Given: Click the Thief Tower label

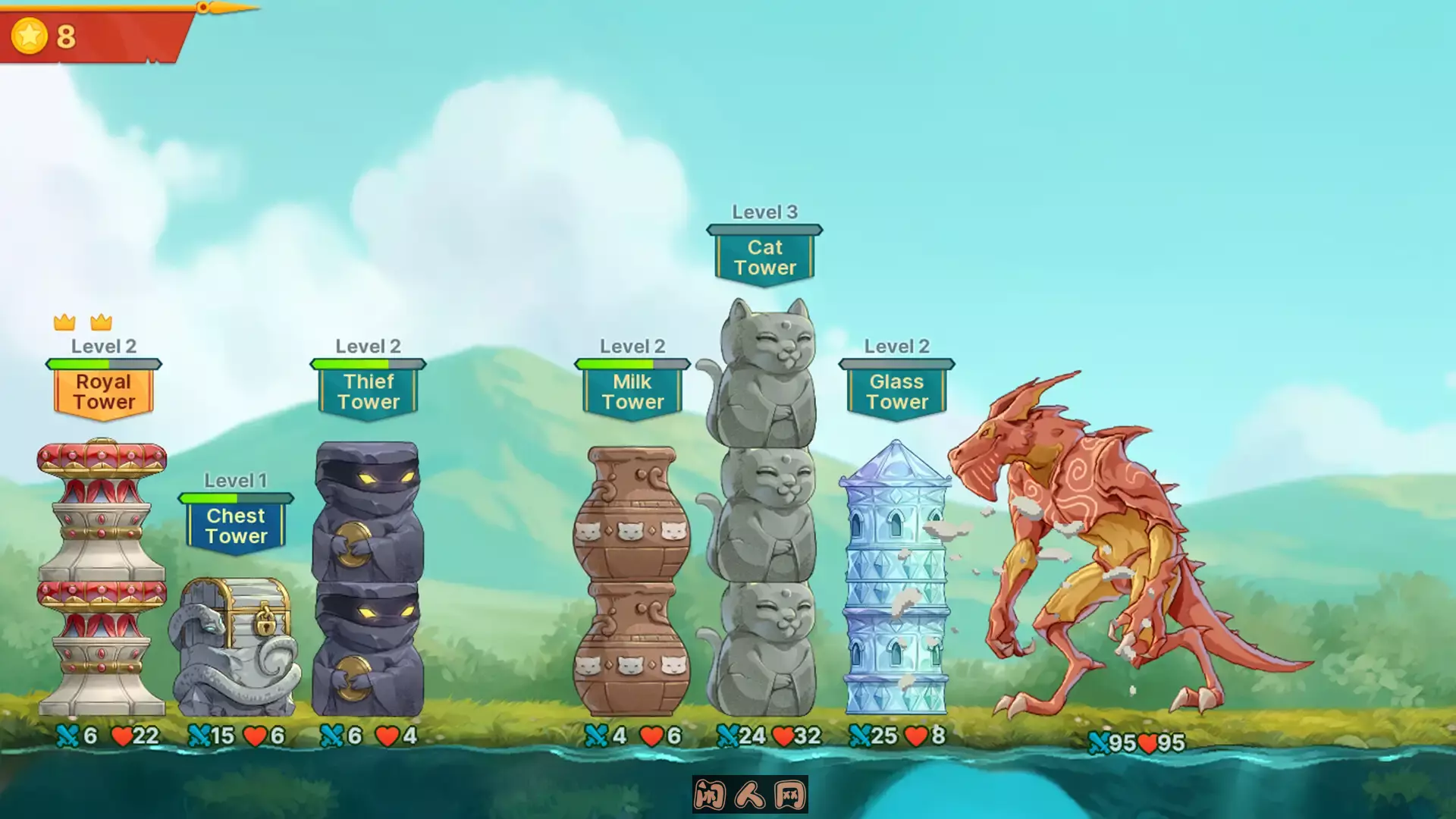Looking at the screenshot, I should pyautogui.click(x=369, y=391).
